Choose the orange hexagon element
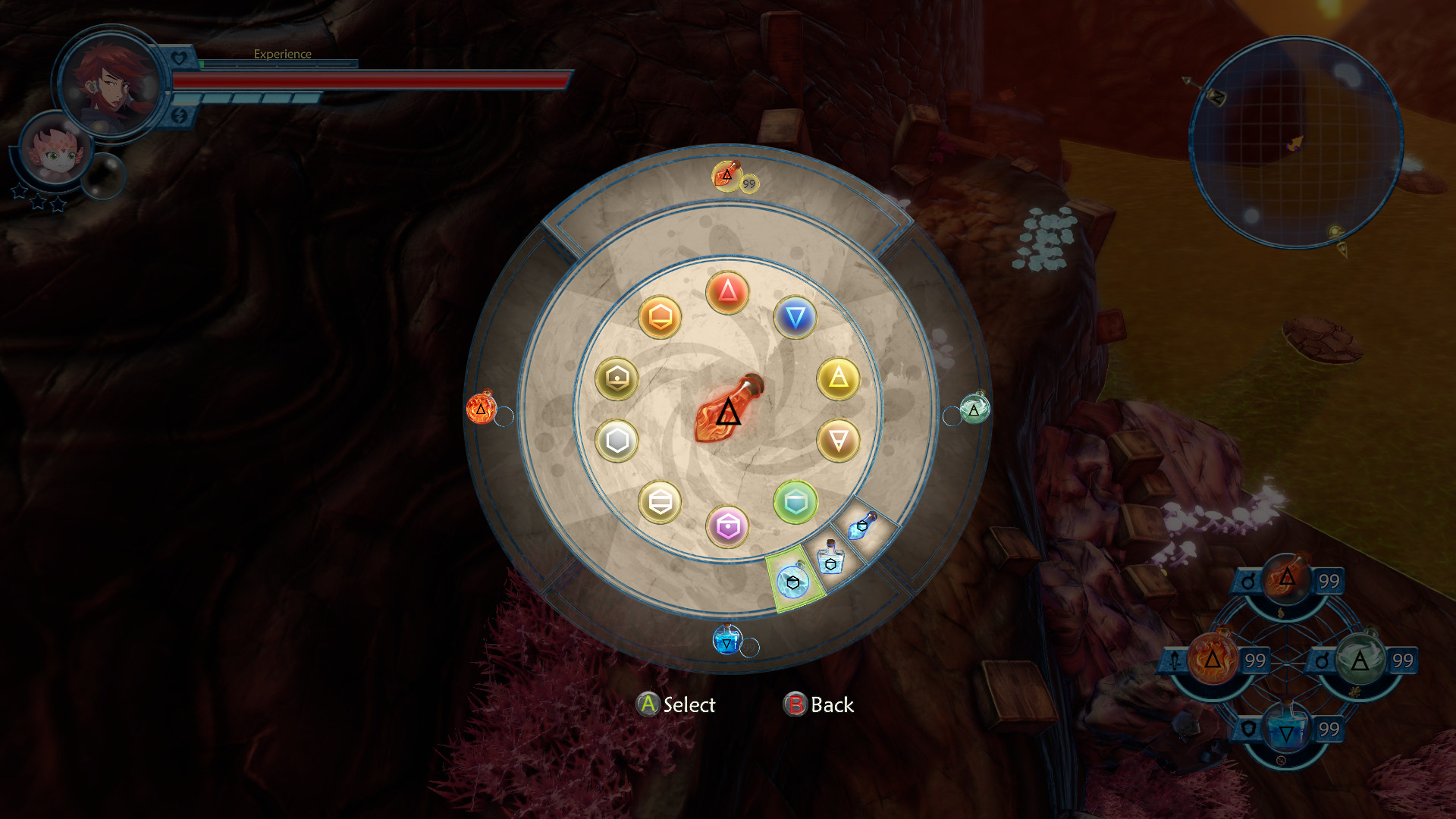 point(660,317)
